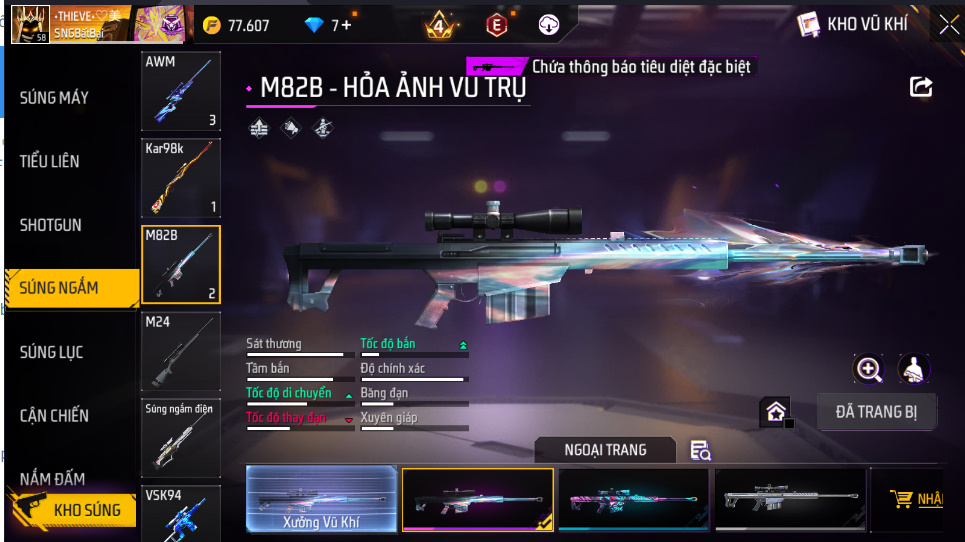
Task: Choose the pink-teal M82B skin thumbnail
Action: 634,498
